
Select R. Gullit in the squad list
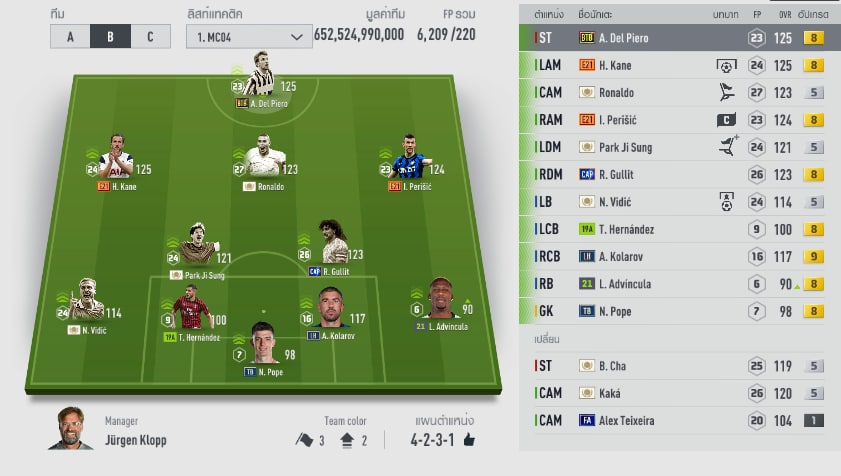tap(680, 175)
